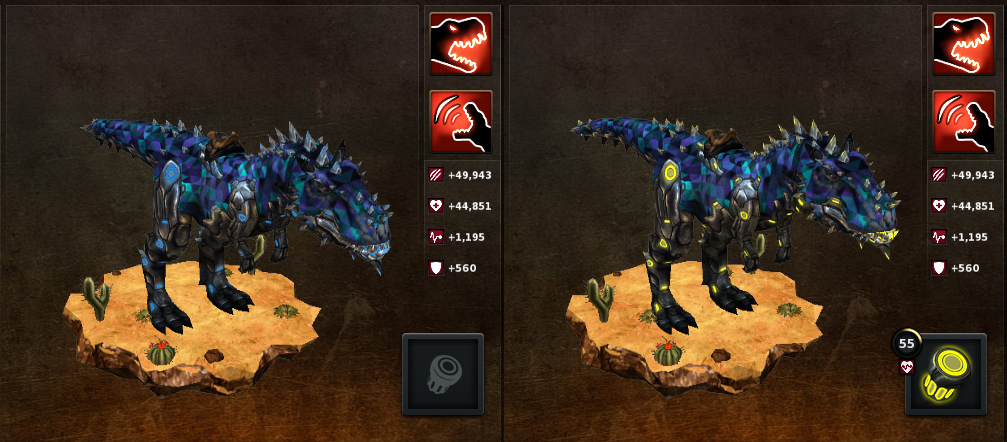Viewport: 1007px width, 442px height.
Task: Activate roar ability icon beside blue-lit dinosaur
Action: [461, 122]
